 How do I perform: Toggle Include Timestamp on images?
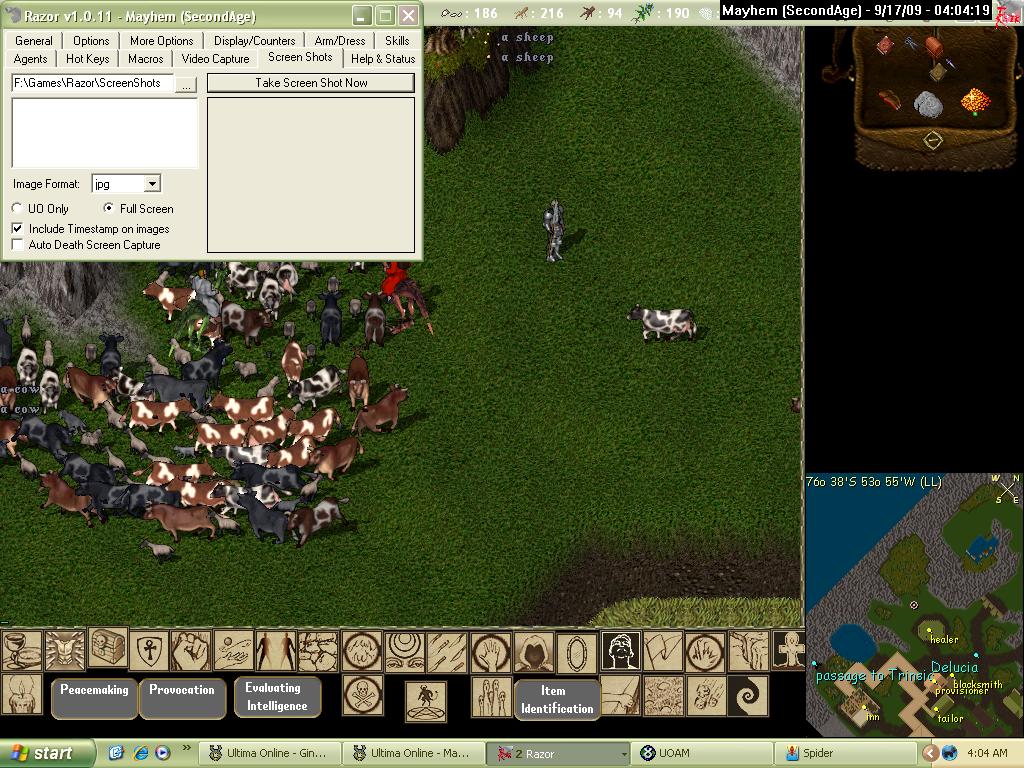pos(18,229)
